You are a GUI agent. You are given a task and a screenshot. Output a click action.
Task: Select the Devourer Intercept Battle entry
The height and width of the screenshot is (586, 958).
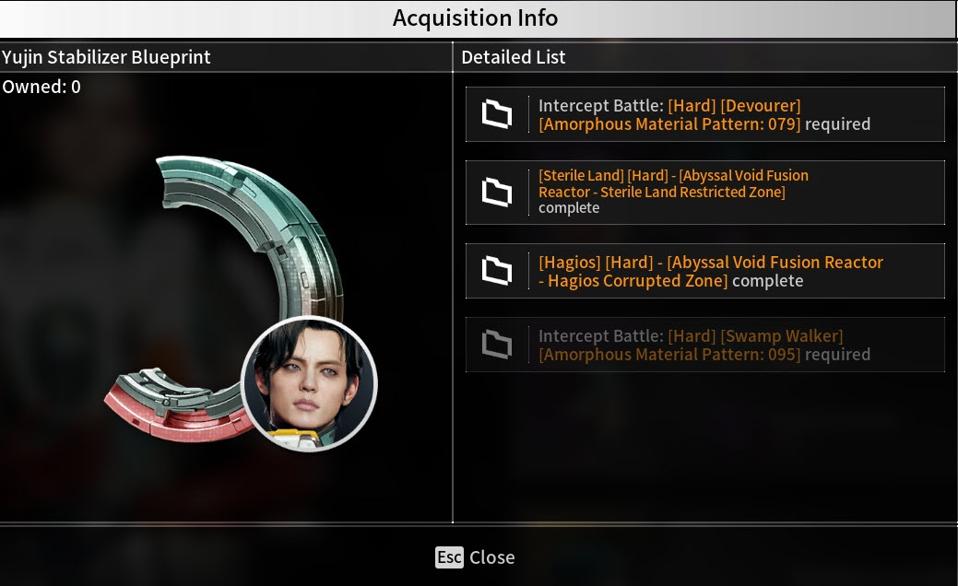click(704, 114)
